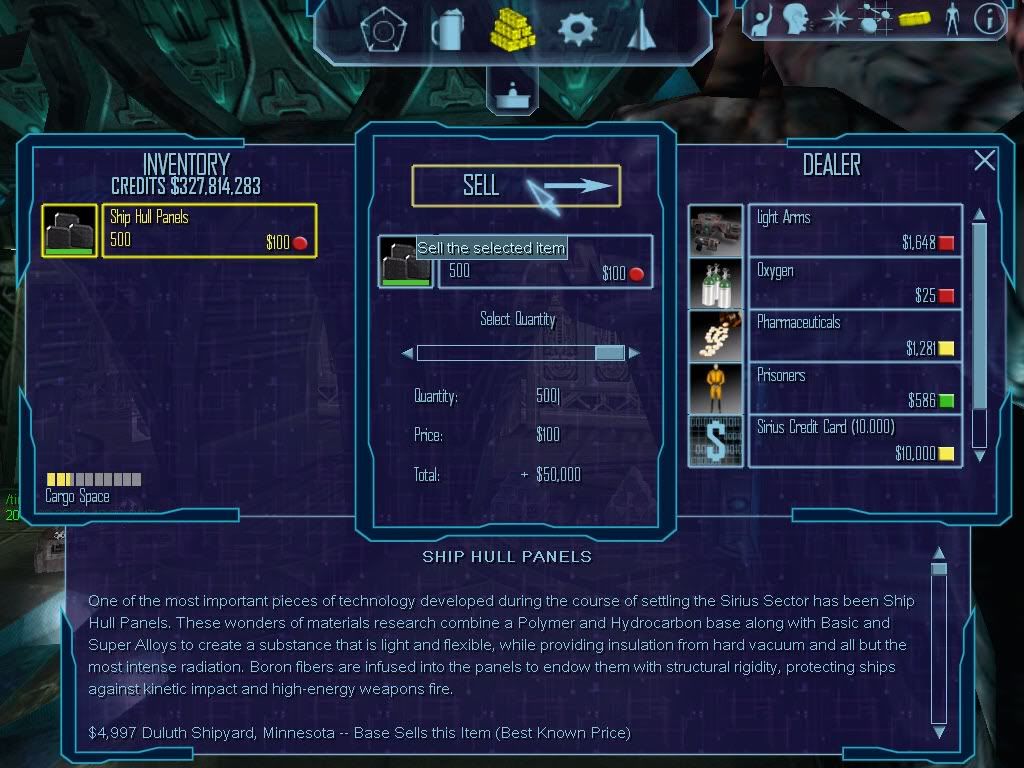Choose the Sirius Credit Card item
This screenshot has width=1024, height=768.
click(x=855, y=441)
